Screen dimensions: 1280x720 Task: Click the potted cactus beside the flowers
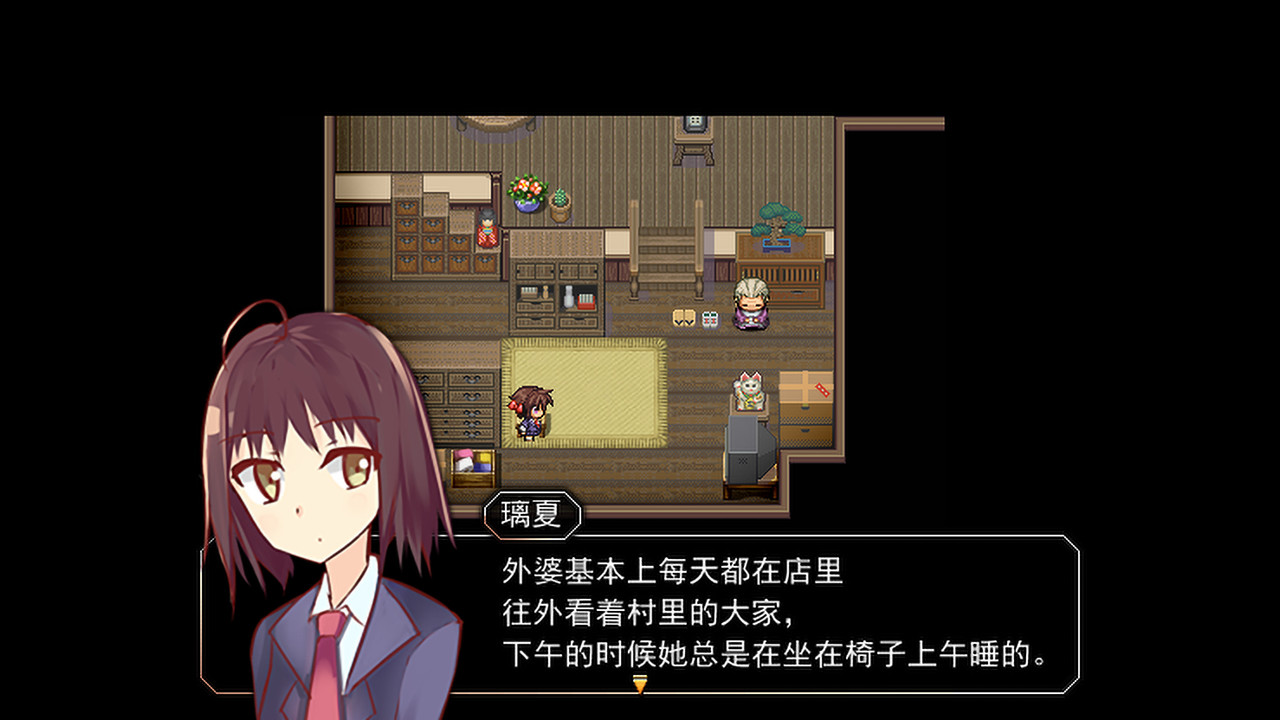point(559,203)
